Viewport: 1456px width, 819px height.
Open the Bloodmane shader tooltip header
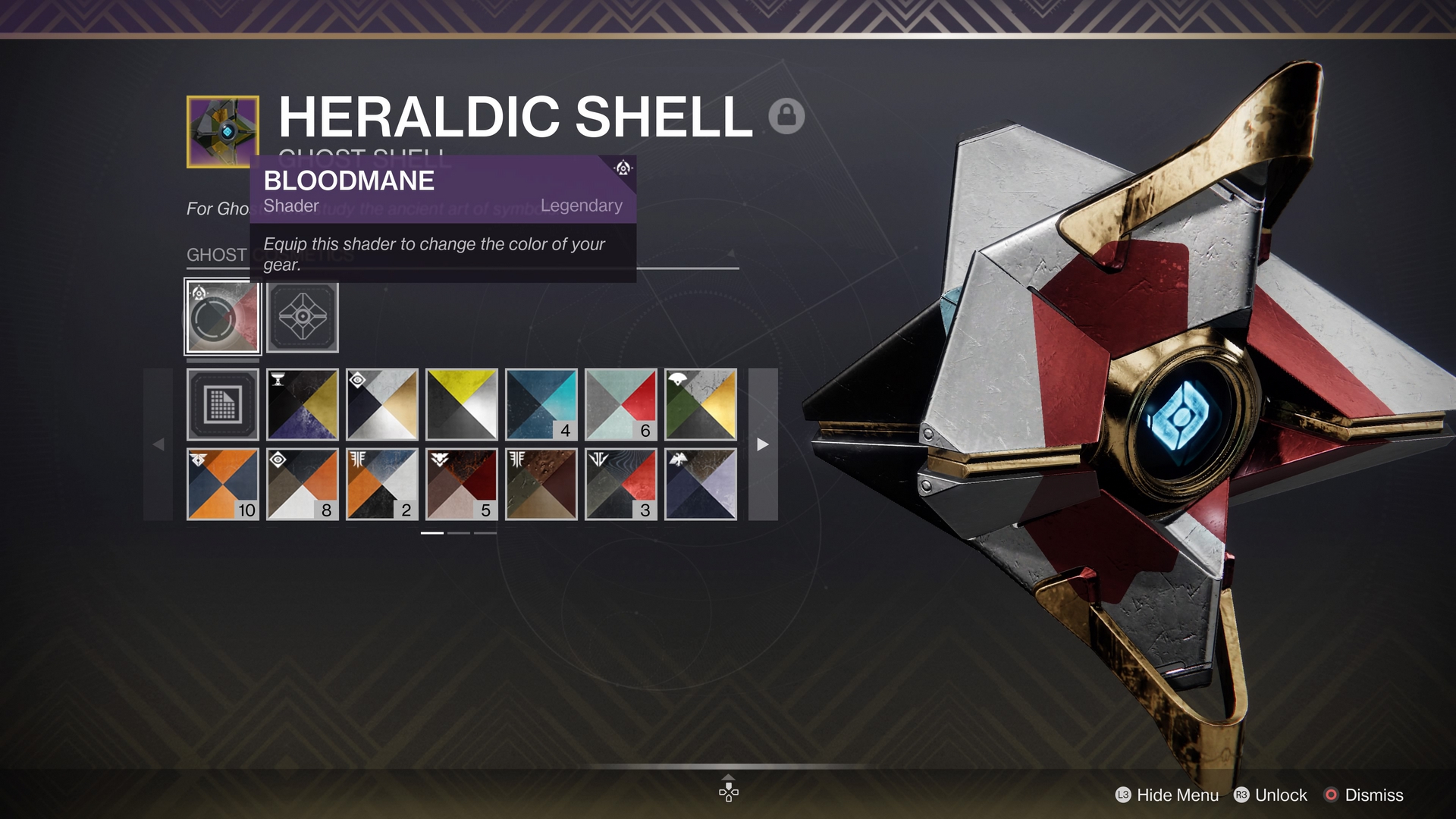(x=349, y=180)
